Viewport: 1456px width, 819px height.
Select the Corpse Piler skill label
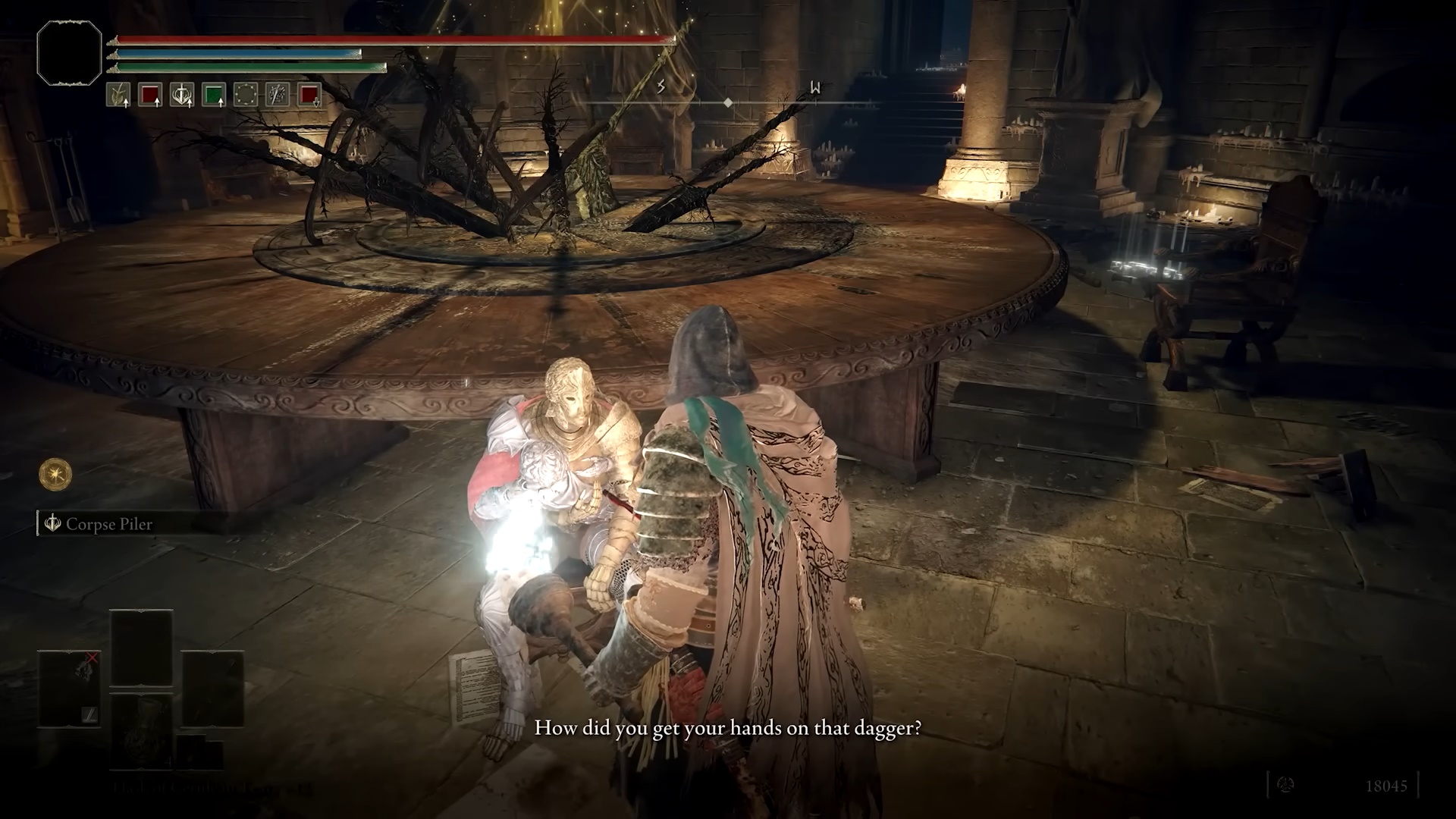[x=108, y=524]
